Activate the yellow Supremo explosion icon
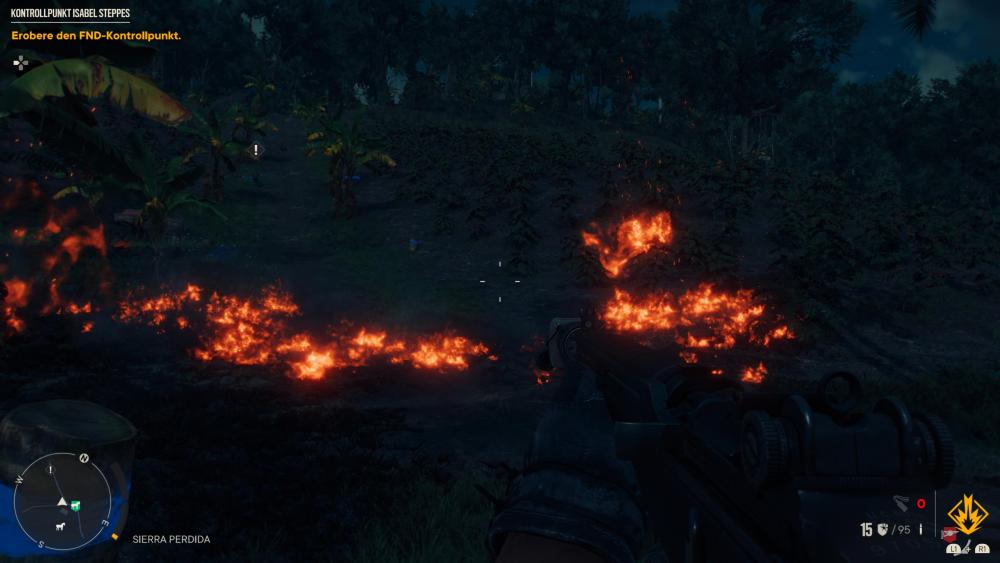Viewport: 1000px width, 563px height. click(x=967, y=515)
